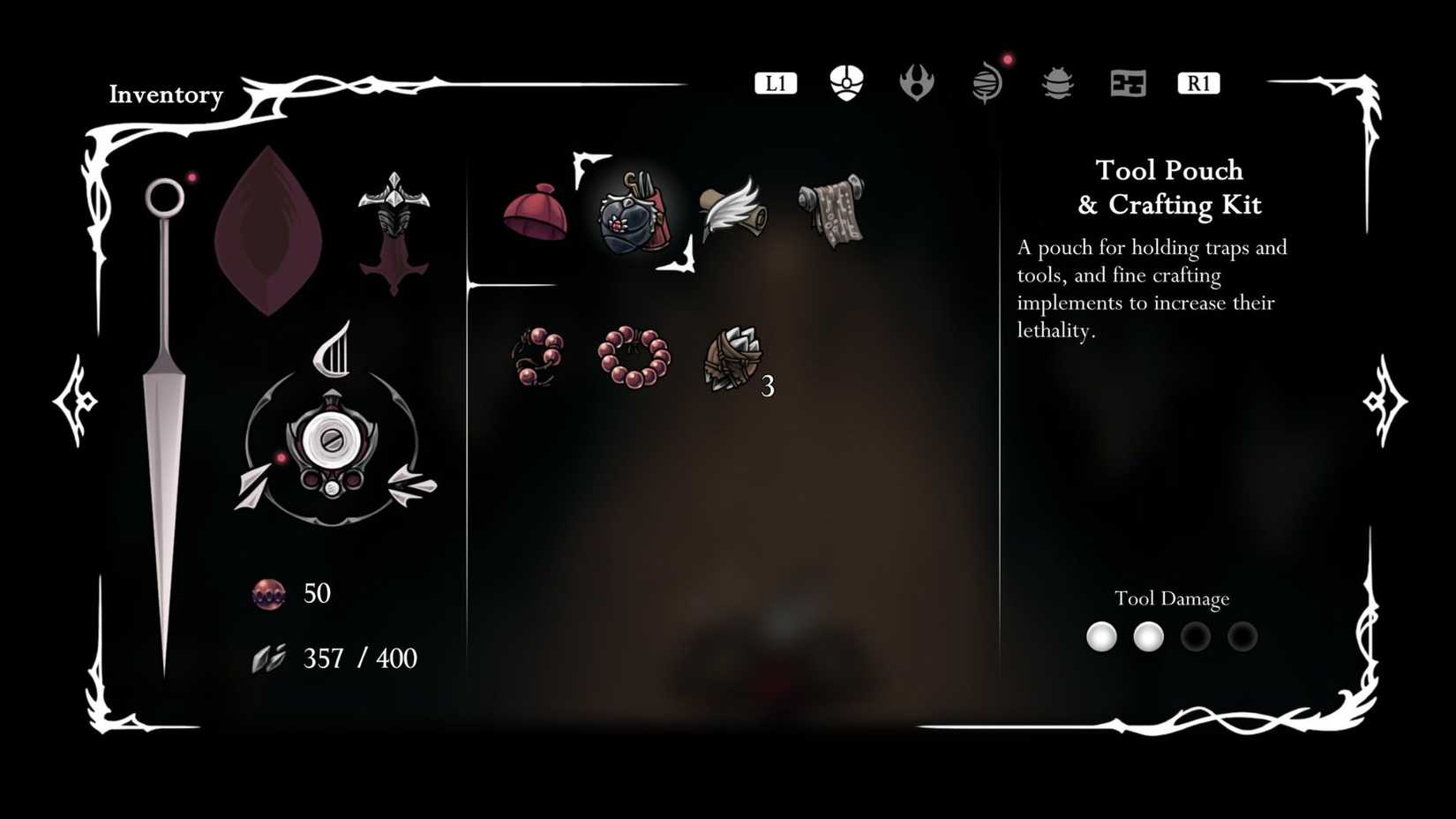Open the journal beetle tab

[1056, 84]
